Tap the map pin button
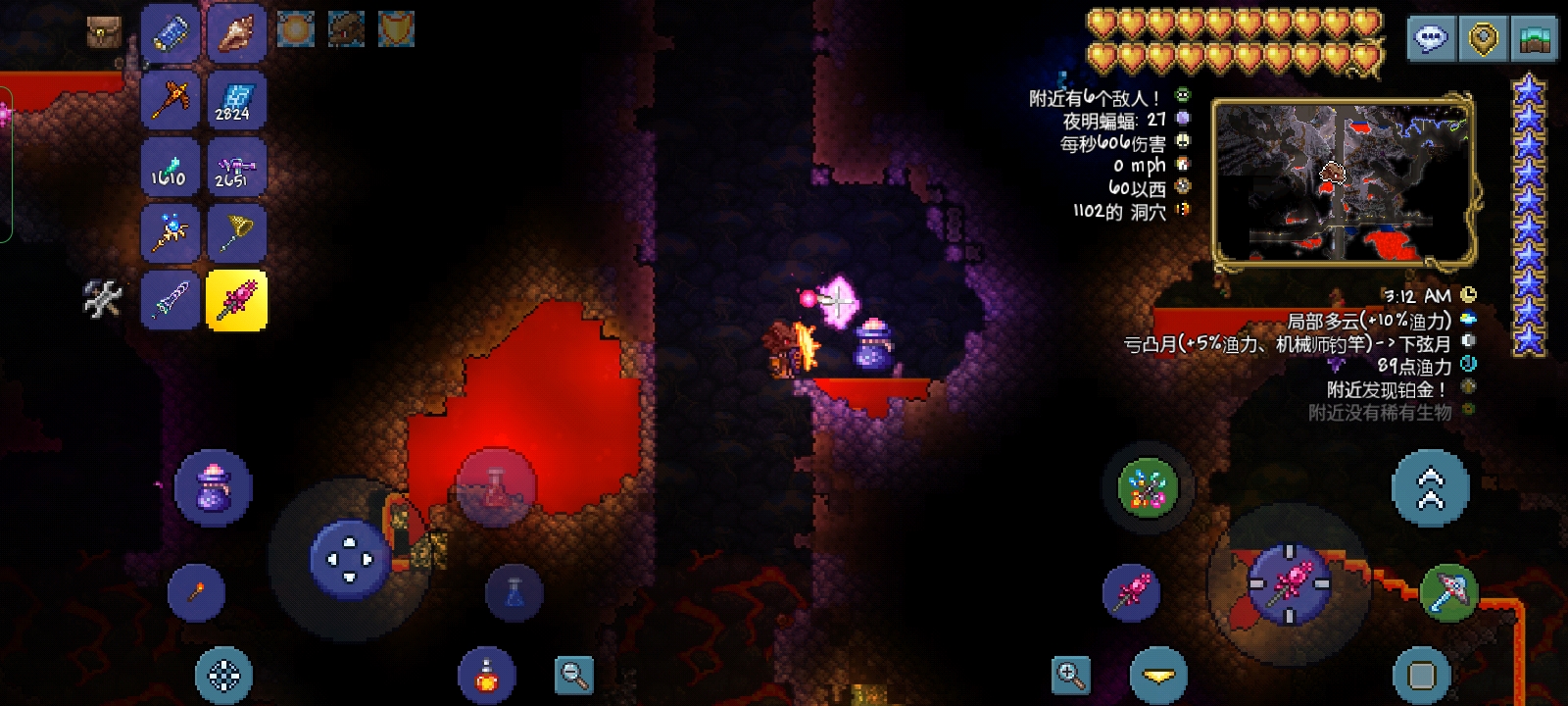1568x706 pixels. (x=1483, y=39)
